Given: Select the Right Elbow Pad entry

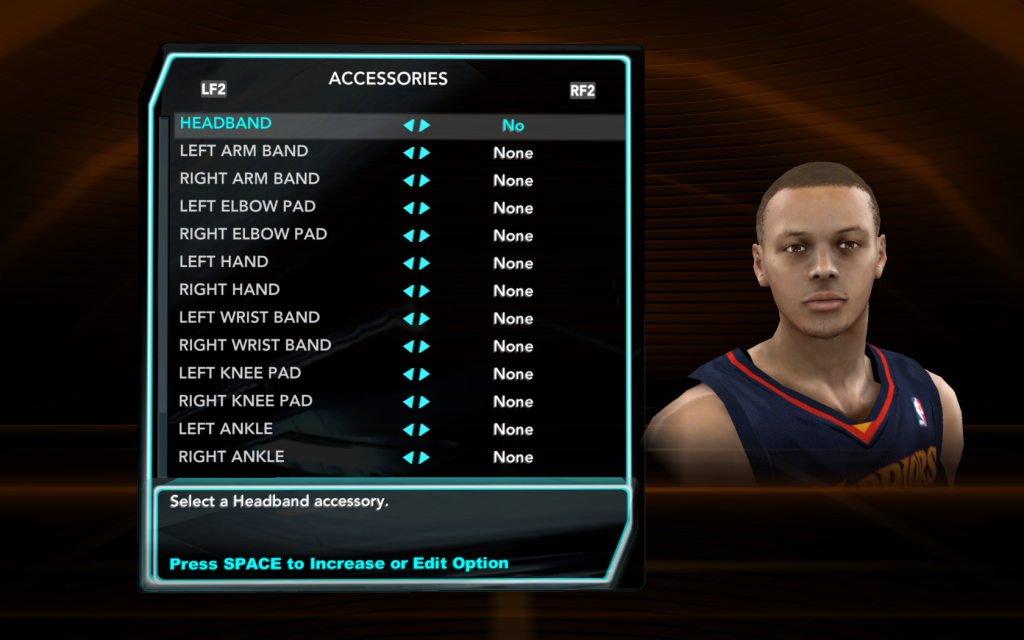Looking at the screenshot, I should pos(253,235).
